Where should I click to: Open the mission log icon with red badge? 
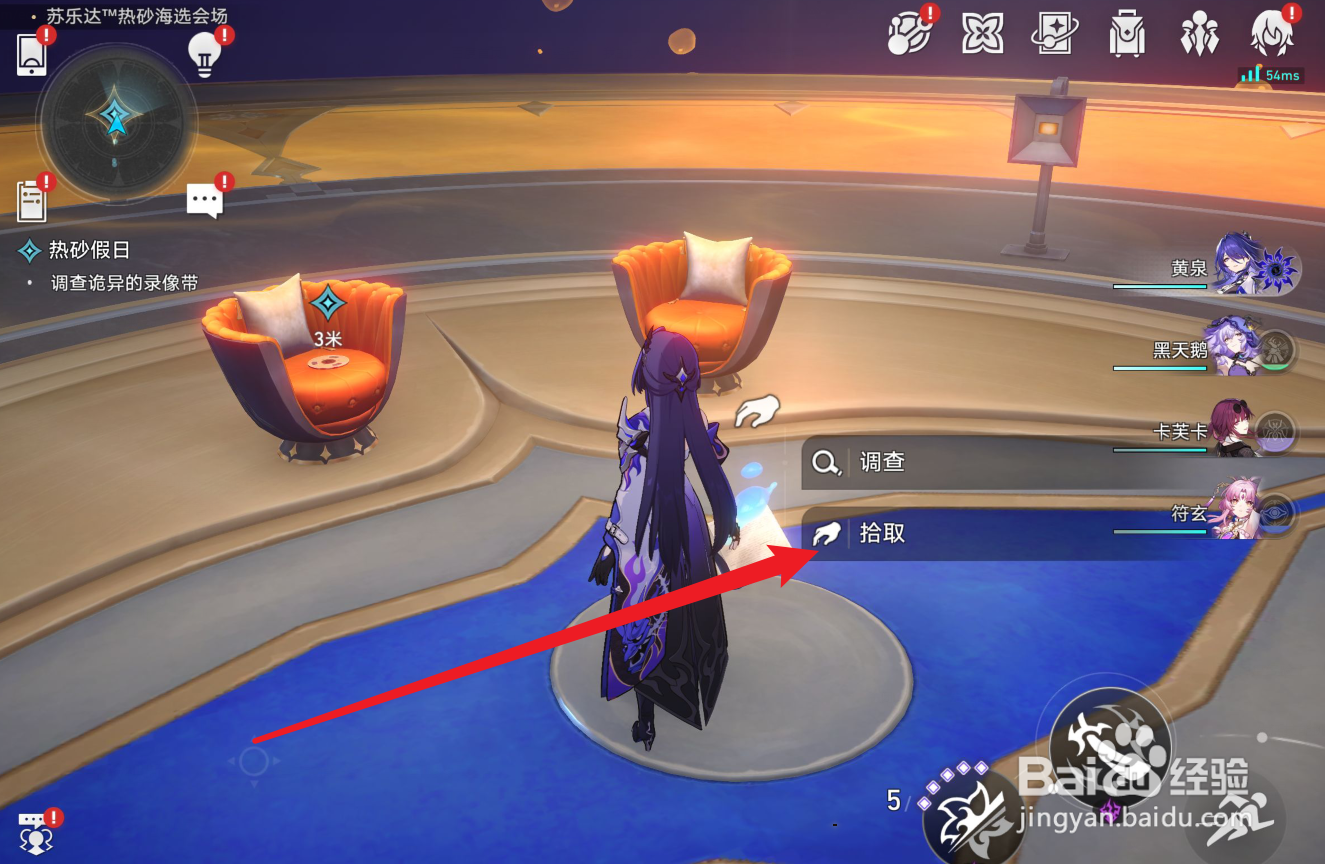(33, 201)
